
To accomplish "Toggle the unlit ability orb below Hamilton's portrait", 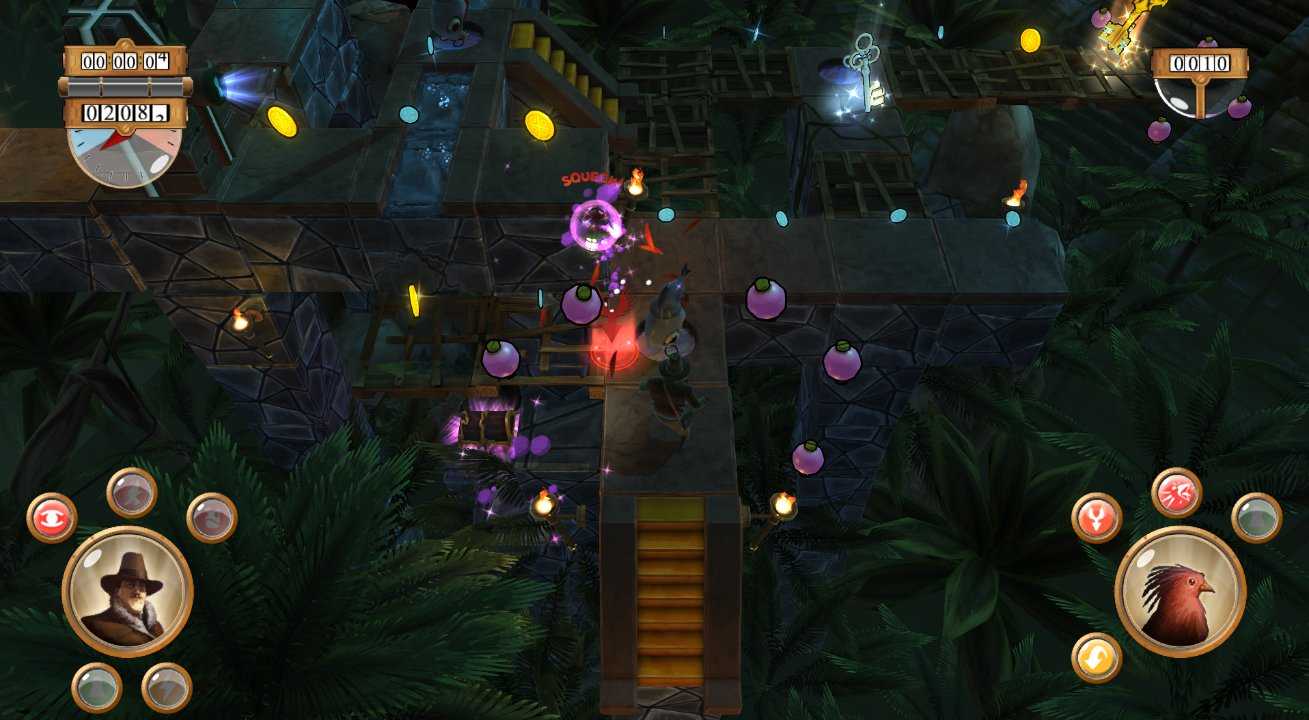I will [97, 686].
